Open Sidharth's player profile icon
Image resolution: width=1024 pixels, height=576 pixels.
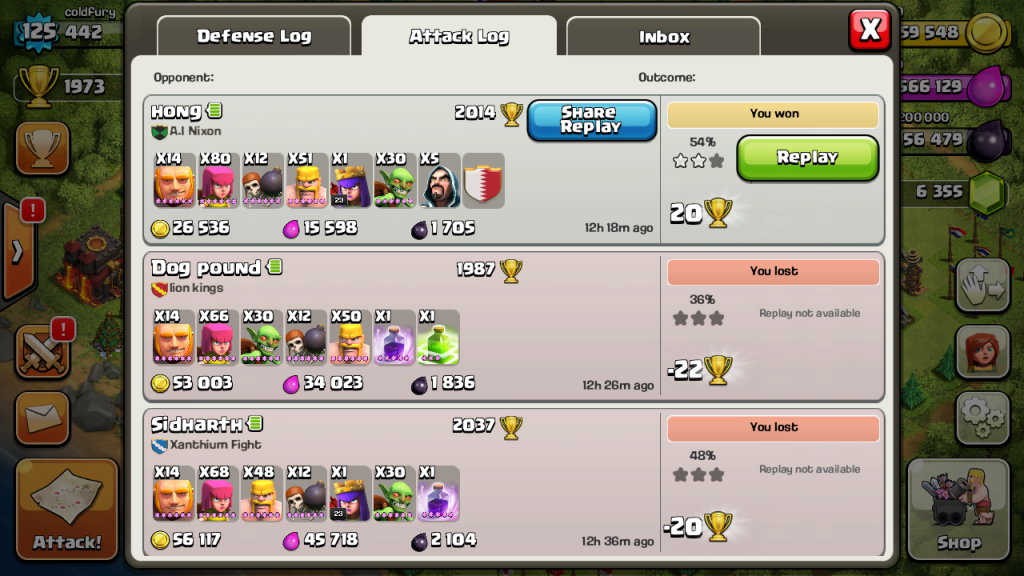[255, 424]
